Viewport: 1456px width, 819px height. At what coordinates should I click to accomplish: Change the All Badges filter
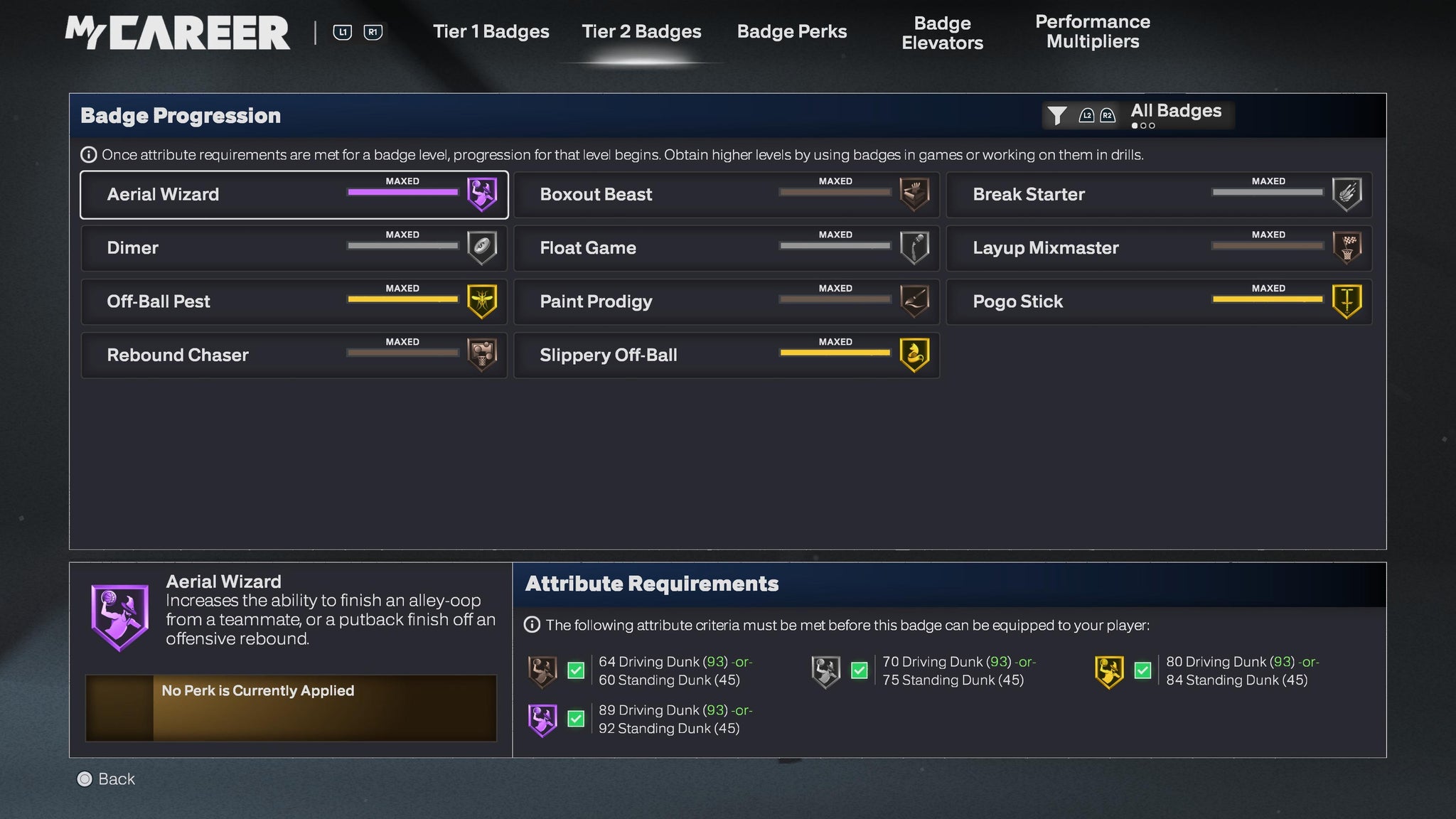[x=1138, y=114]
